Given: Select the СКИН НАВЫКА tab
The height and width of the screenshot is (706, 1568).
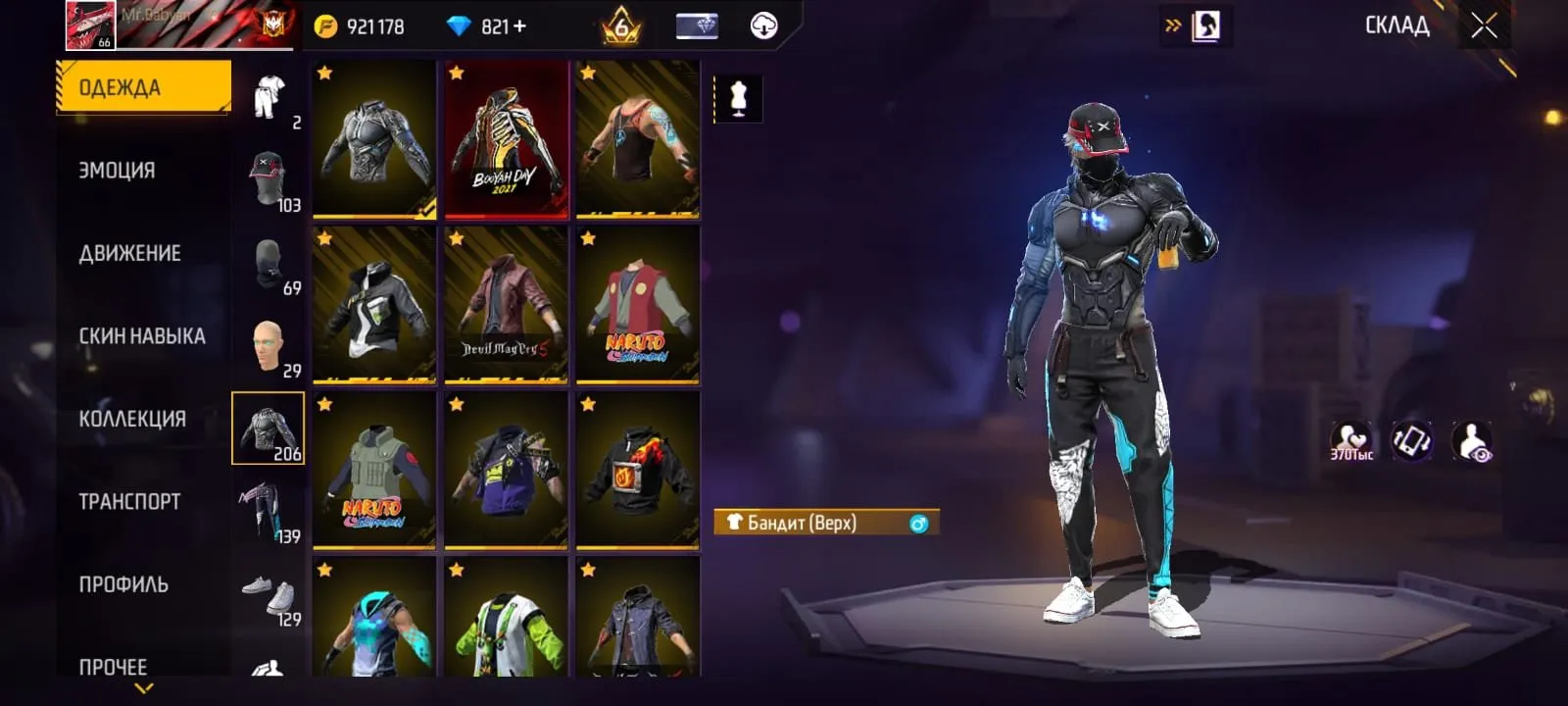Looking at the screenshot, I should pos(142,334).
